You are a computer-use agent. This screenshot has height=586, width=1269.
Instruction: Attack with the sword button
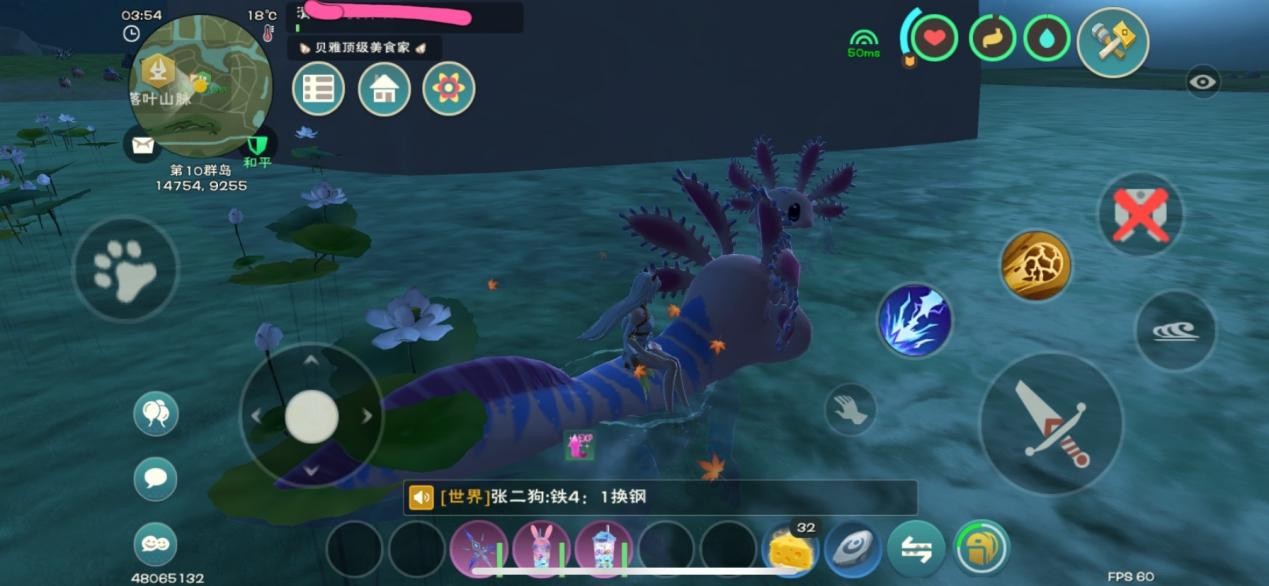[1050, 423]
